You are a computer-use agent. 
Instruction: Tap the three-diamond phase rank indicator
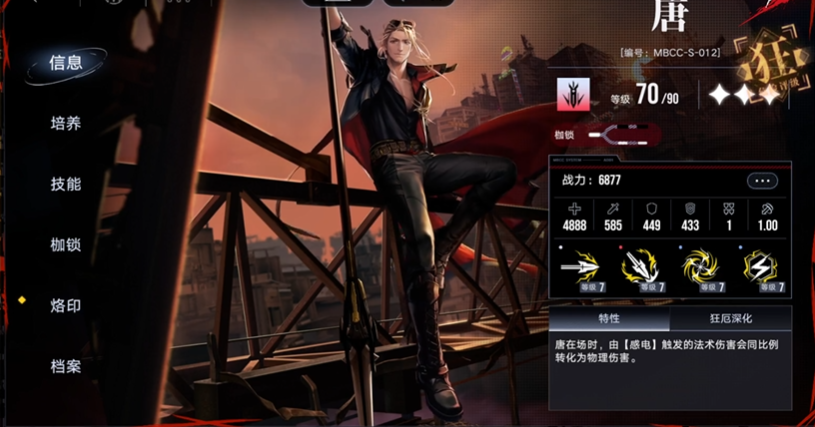pos(744,95)
